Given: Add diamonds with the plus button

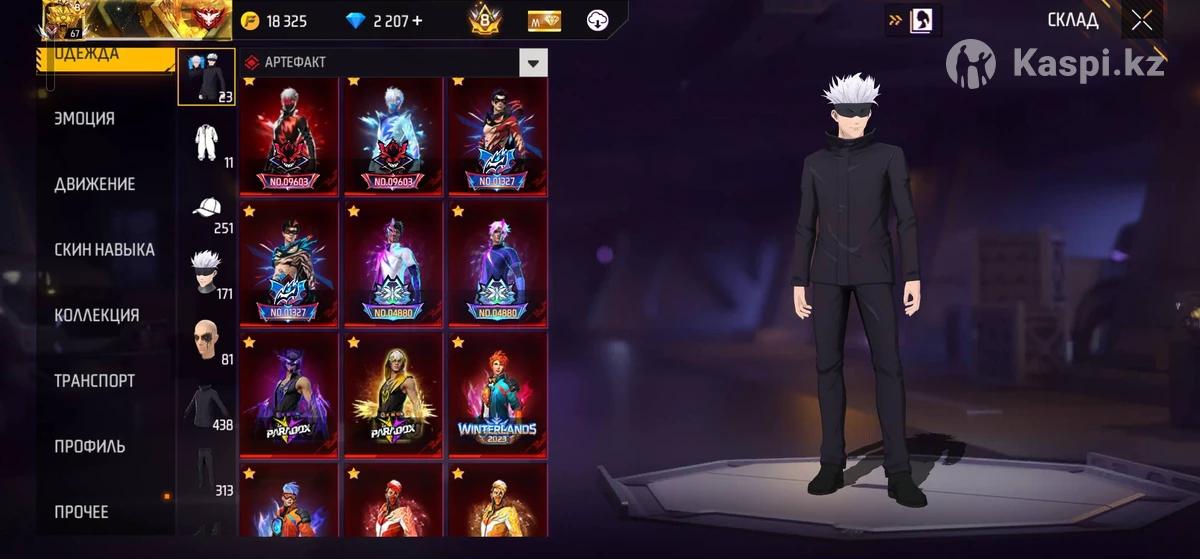Looking at the screenshot, I should [x=416, y=21].
